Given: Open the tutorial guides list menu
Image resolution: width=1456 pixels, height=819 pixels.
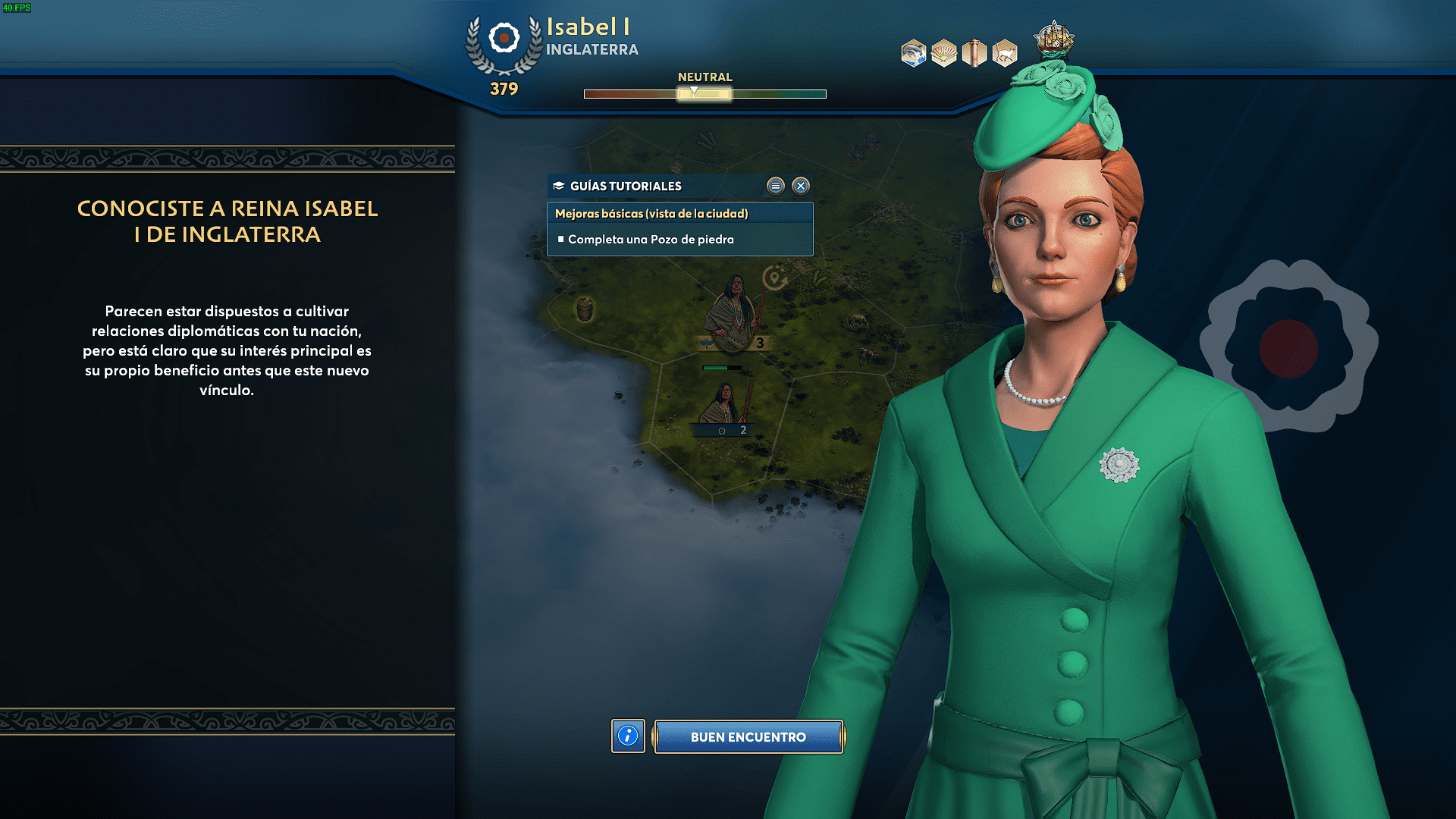Looking at the screenshot, I should click(x=775, y=186).
